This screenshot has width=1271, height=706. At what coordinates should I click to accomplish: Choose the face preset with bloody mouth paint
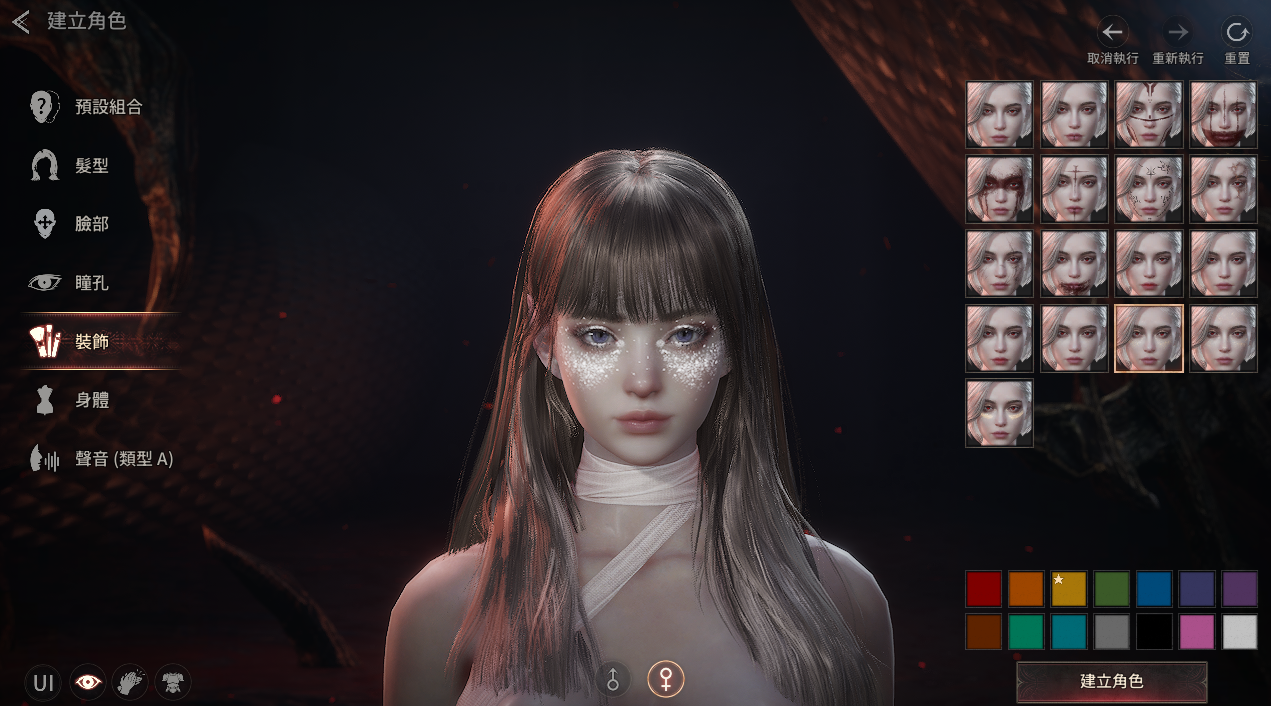[1223, 115]
